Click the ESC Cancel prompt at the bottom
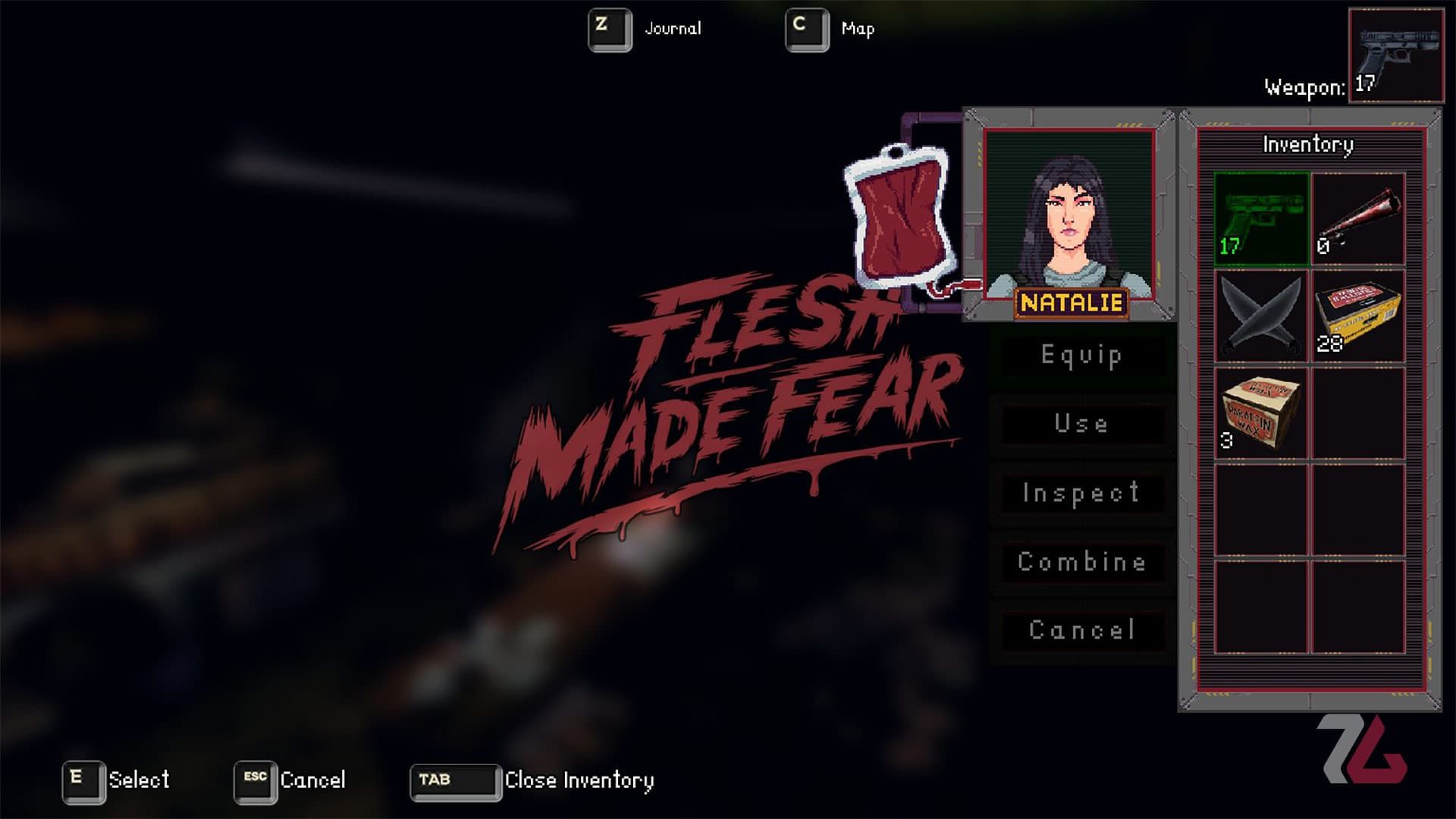Screen dimensions: 1456x819 tap(254, 778)
